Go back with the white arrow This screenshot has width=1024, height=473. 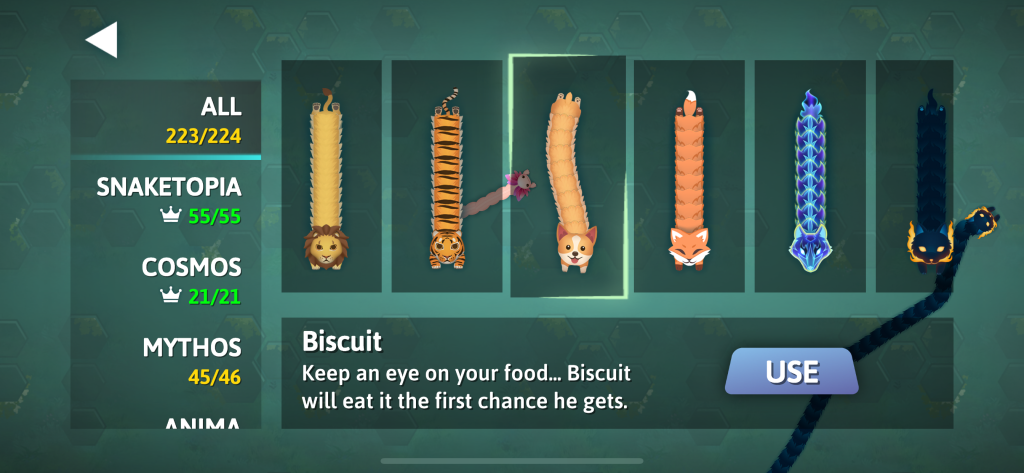point(102,39)
